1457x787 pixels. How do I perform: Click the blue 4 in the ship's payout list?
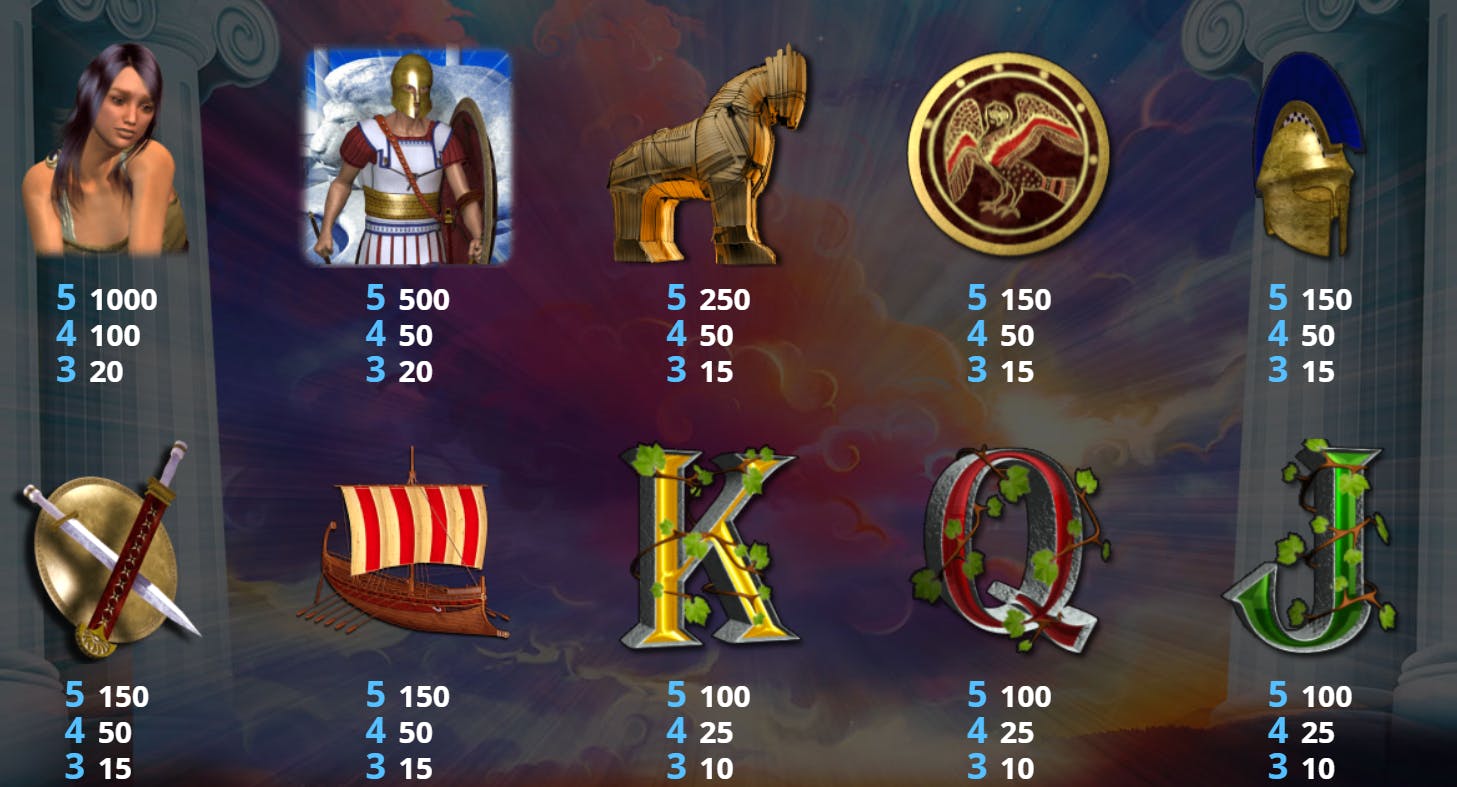pos(375,733)
